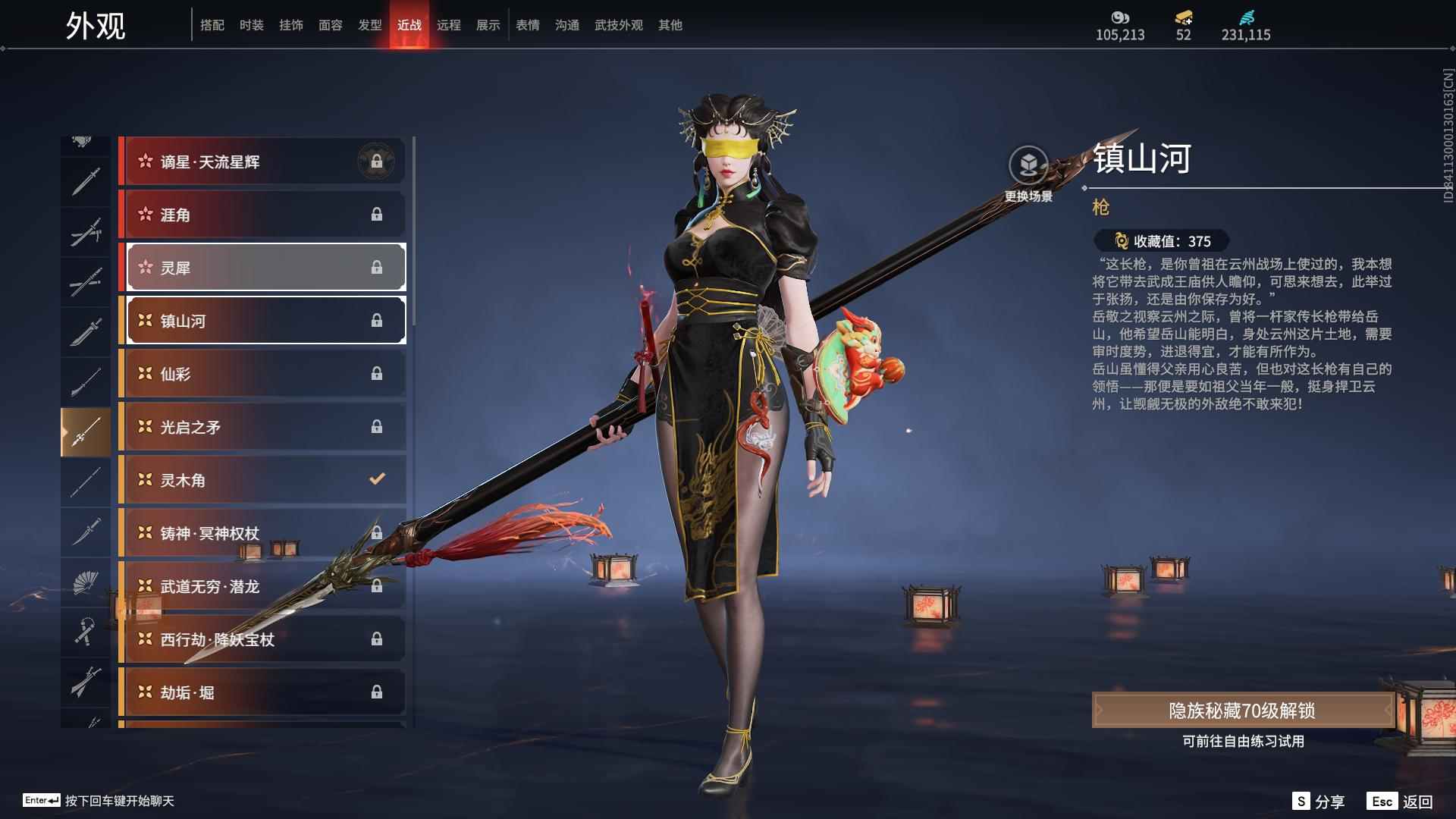Click the 更换场景 scene change icon
Screen dimensions: 1456x819
(x=1028, y=166)
